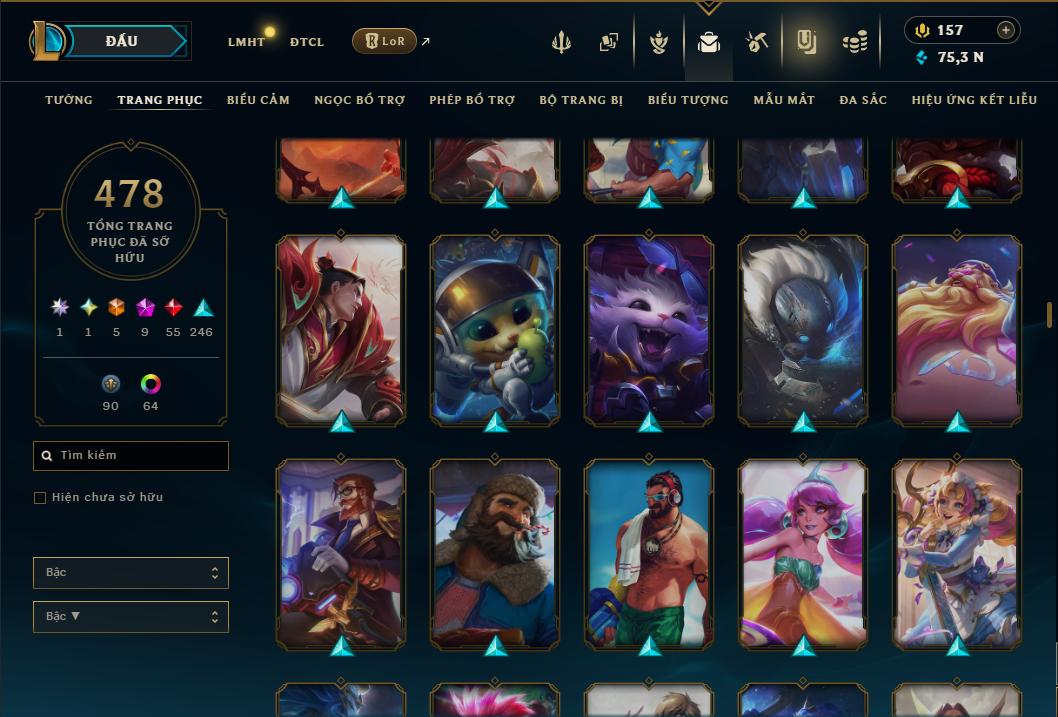Screen dimensions: 1058x717
Task: Select the NGỌC BỔ TRỢ runes tab
Action: (360, 100)
